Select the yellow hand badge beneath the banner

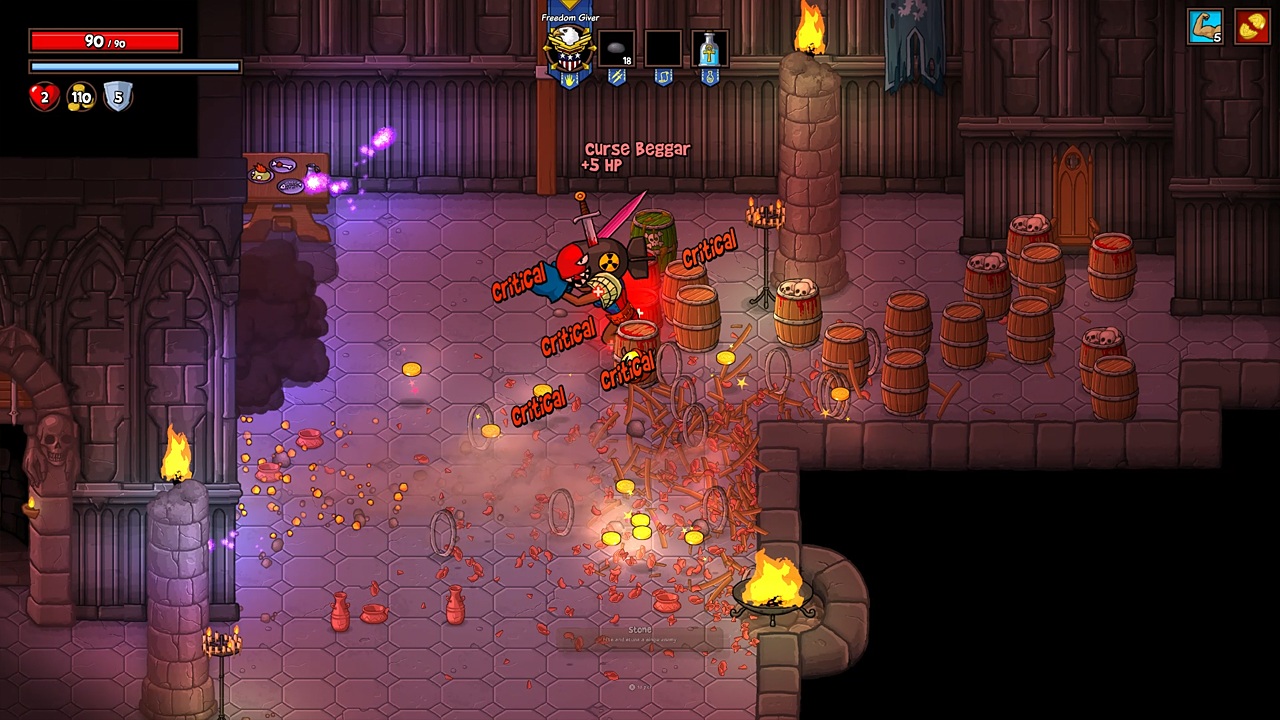(x=569, y=80)
